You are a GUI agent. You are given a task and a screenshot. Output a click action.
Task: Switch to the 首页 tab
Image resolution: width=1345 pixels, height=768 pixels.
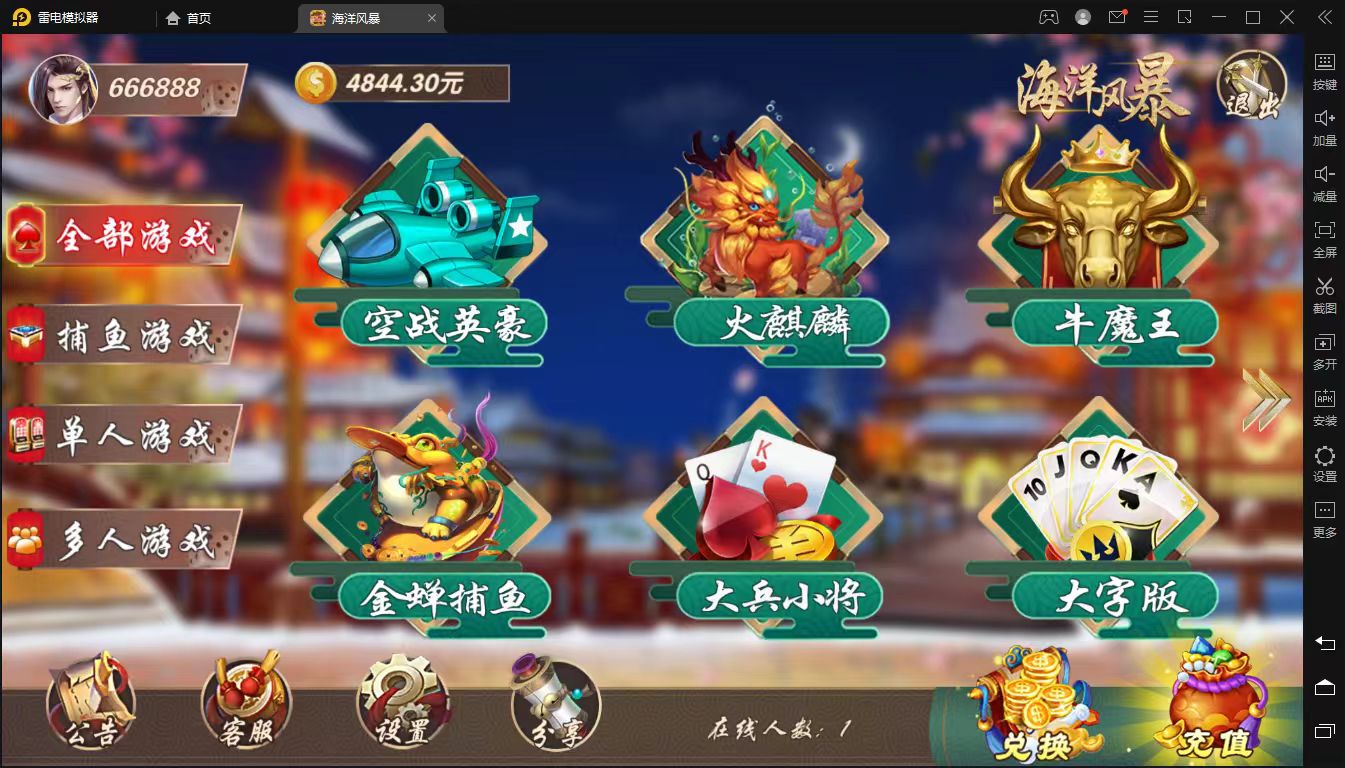pos(188,17)
